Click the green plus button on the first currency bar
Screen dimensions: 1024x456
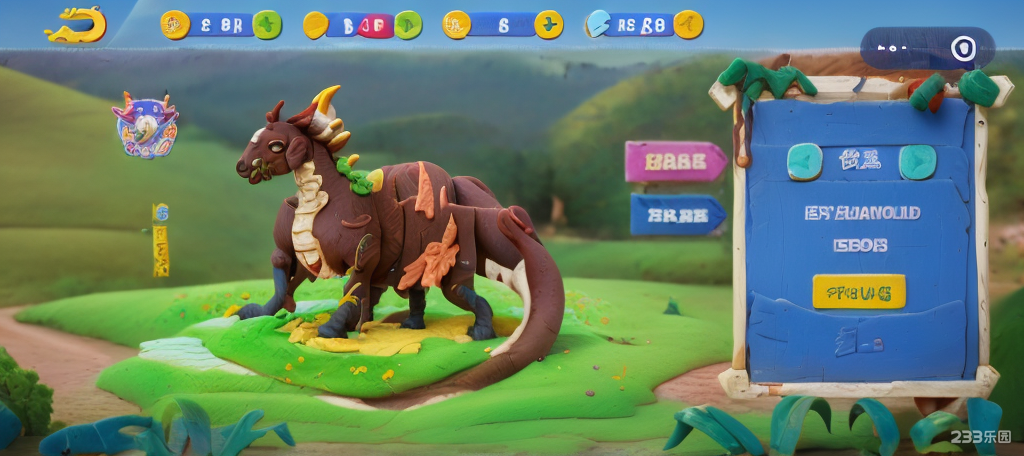pyautogui.click(x=267, y=25)
